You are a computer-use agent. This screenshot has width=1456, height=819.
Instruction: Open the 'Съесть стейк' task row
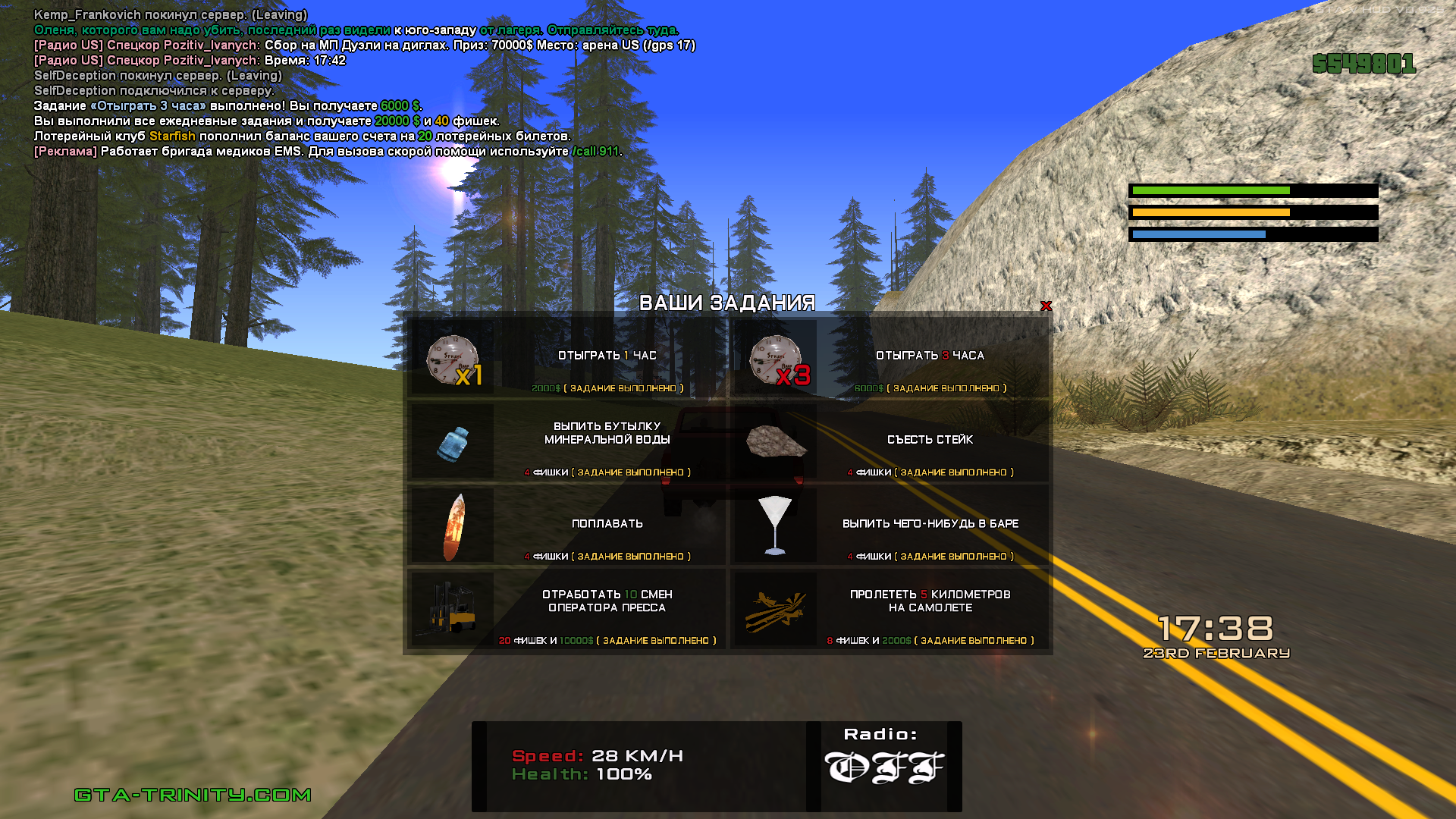[x=890, y=442]
